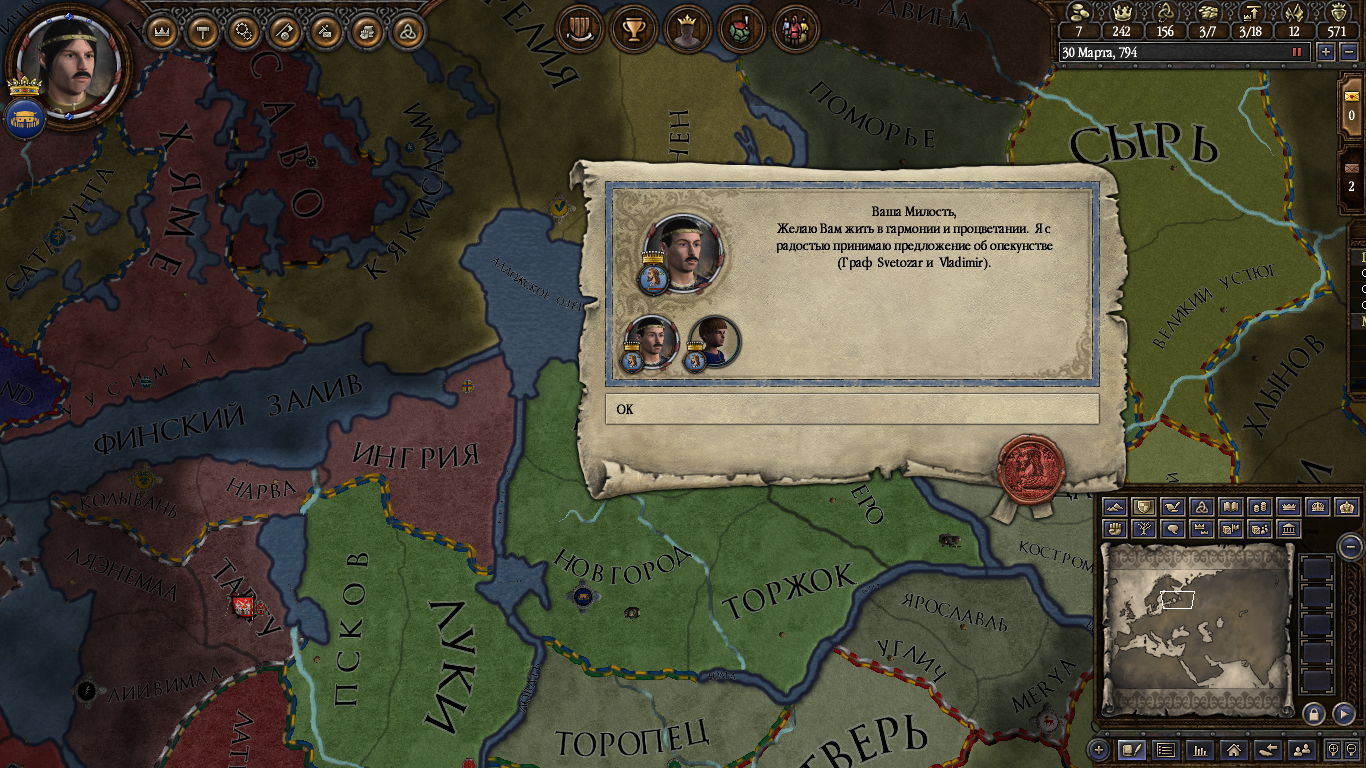This screenshot has width=1366, height=768.
Task: Switch to the open book culture map mode
Action: pos(1231,508)
